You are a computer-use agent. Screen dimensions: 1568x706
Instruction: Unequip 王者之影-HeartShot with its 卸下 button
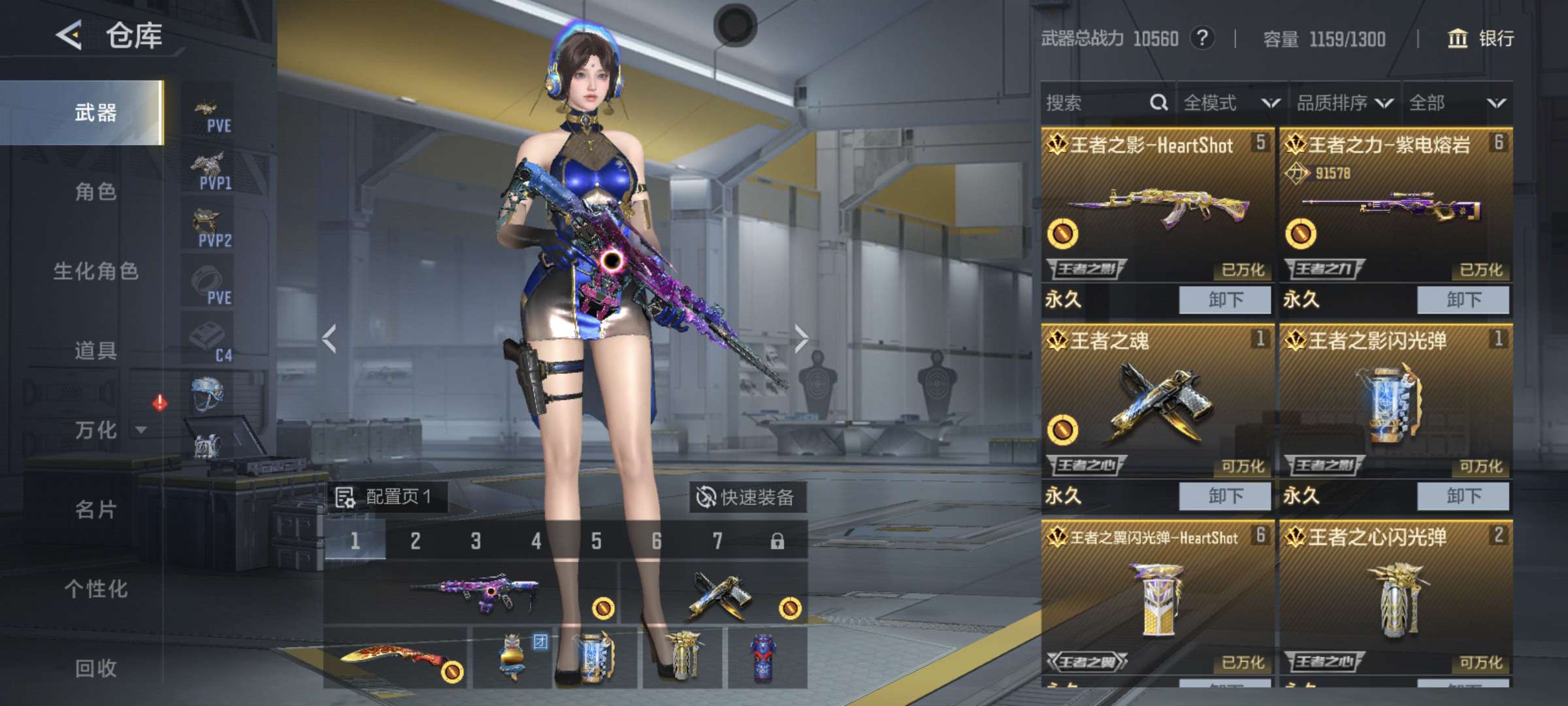click(1224, 300)
